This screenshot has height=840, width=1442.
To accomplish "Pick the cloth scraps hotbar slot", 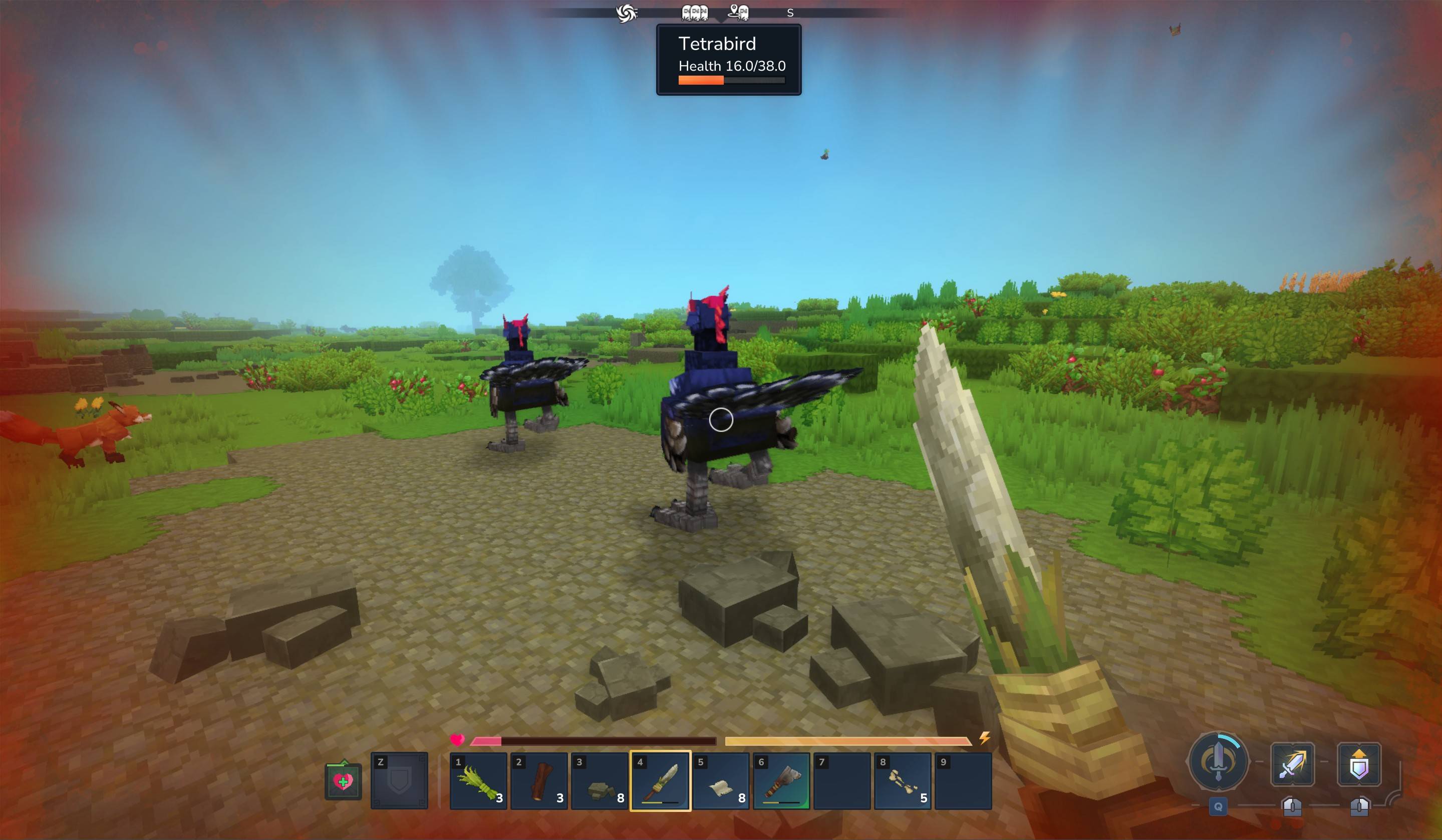I will (721, 780).
